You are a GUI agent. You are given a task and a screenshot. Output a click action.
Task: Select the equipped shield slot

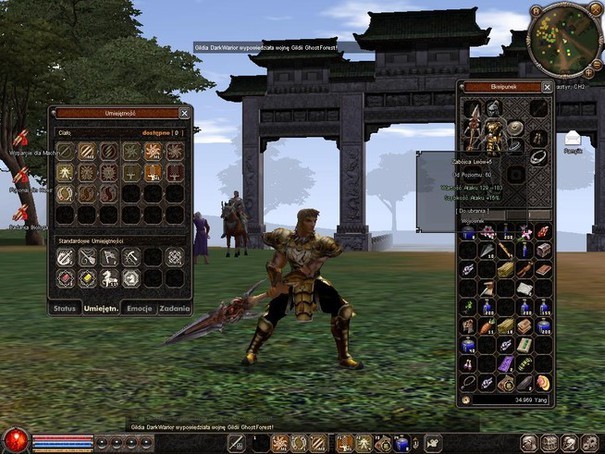pos(514,128)
